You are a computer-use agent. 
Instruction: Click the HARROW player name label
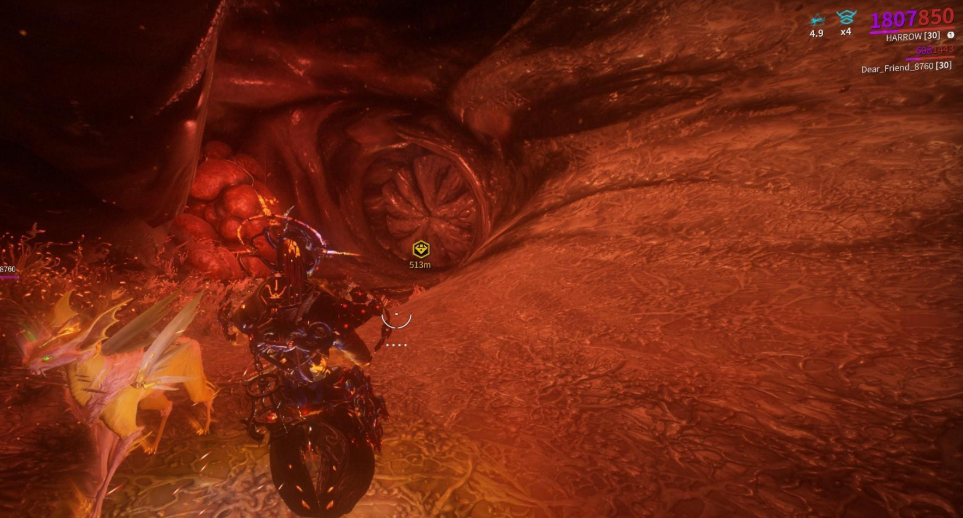[913, 36]
